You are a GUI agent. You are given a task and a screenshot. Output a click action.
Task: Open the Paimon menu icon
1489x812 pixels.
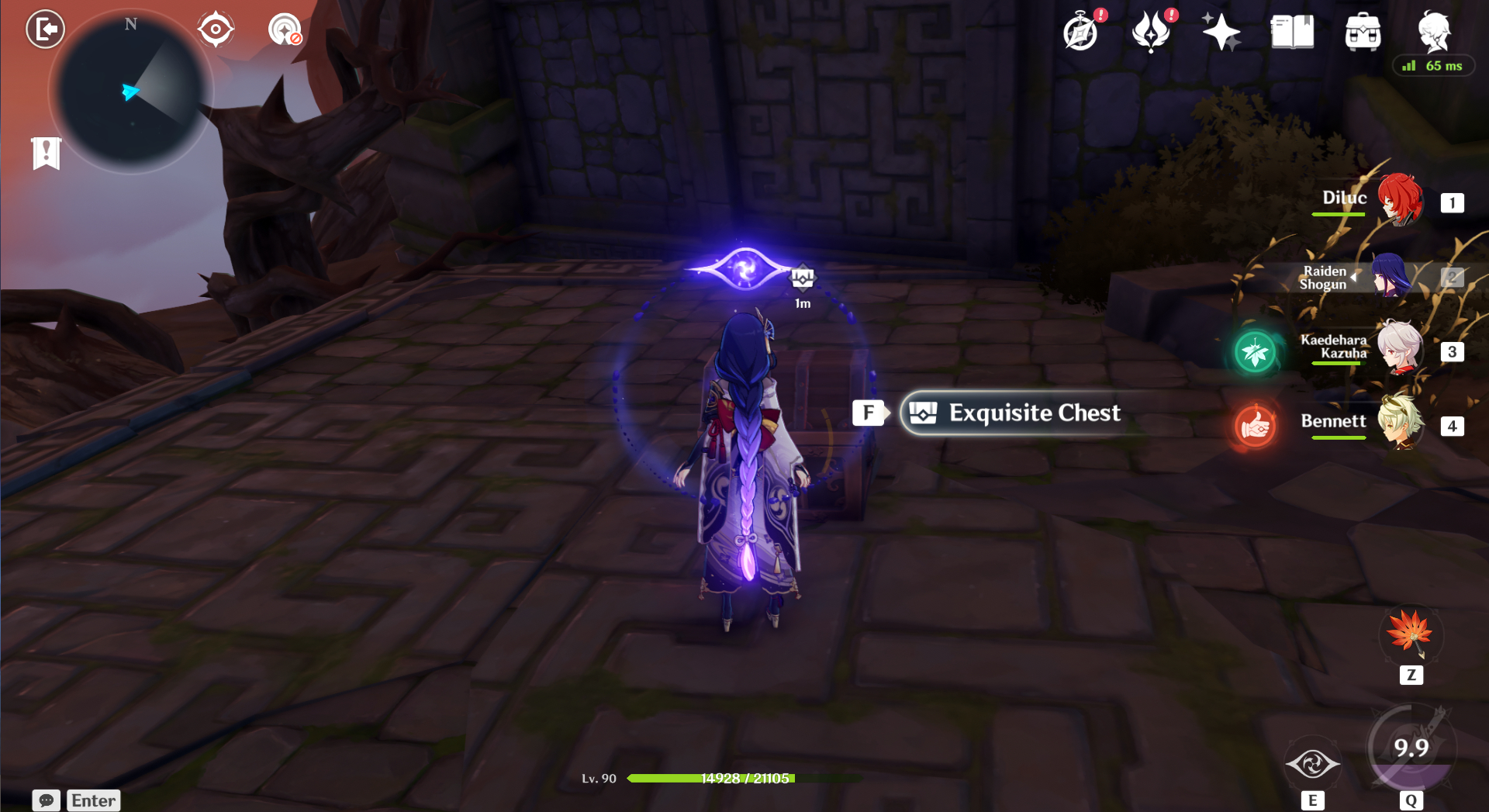(1434, 31)
